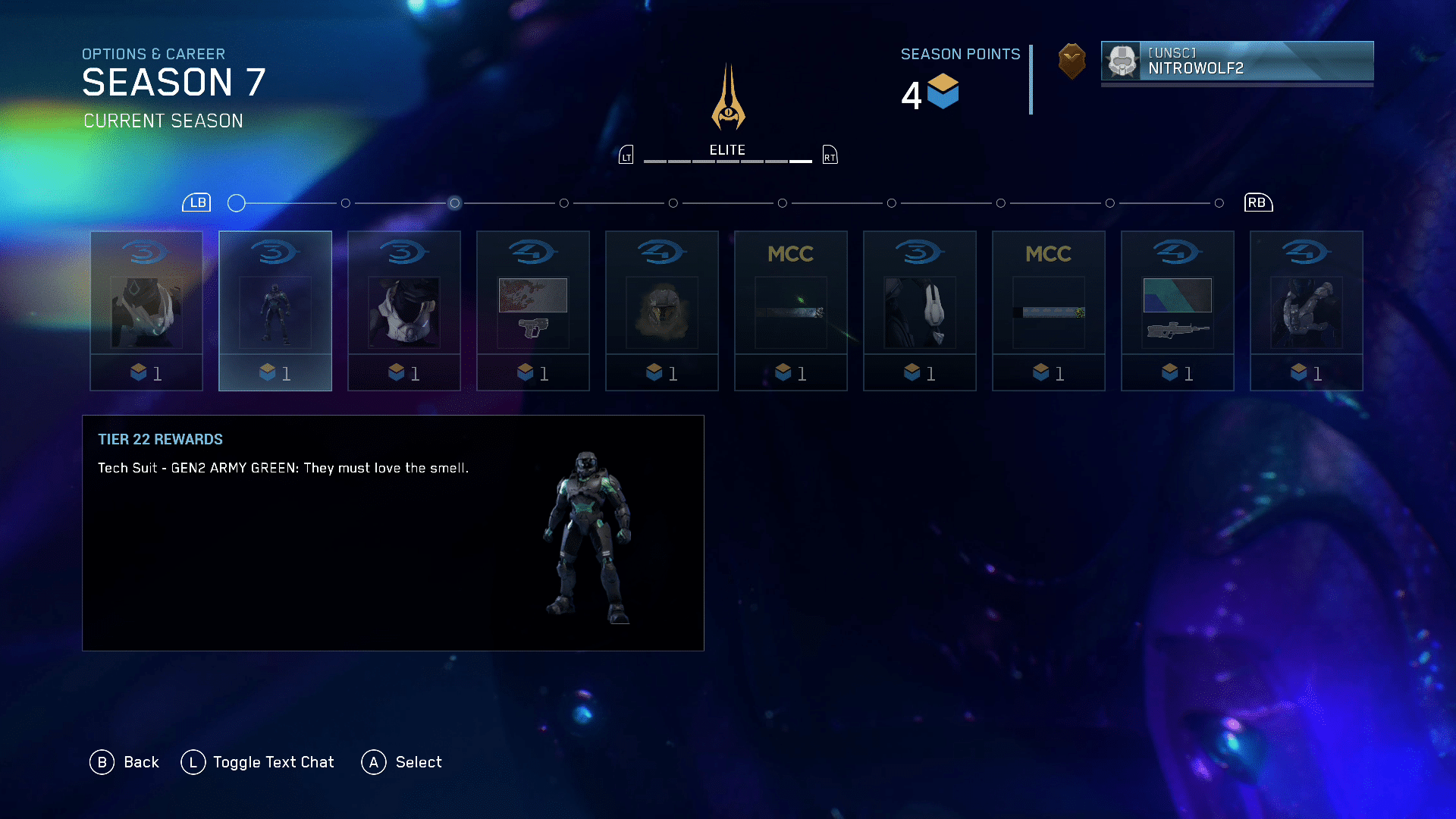
Task: Select the MCC nameplate with cloud pattern
Action: point(1049,311)
